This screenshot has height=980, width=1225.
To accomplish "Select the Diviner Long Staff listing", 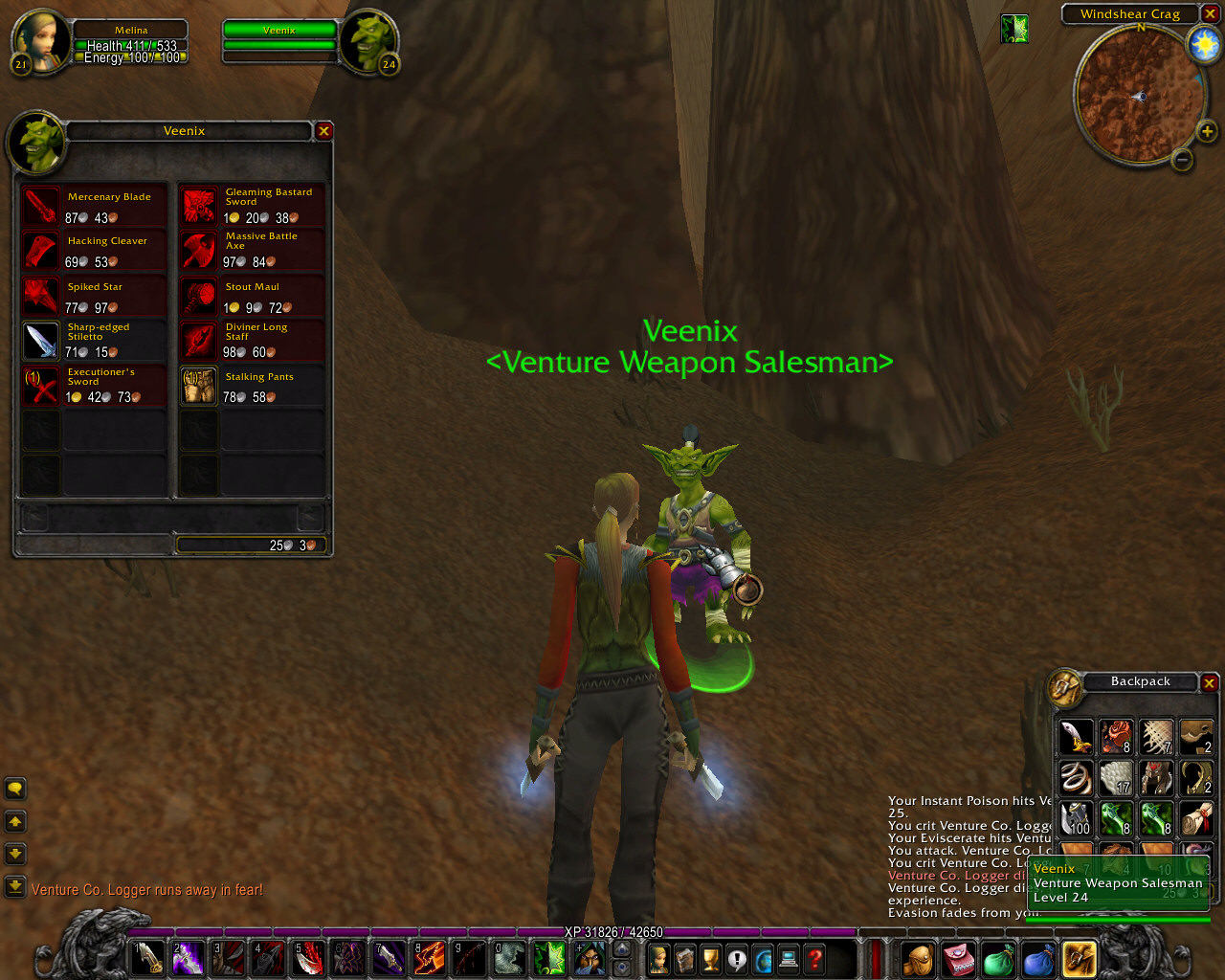I will click(x=199, y=340).
